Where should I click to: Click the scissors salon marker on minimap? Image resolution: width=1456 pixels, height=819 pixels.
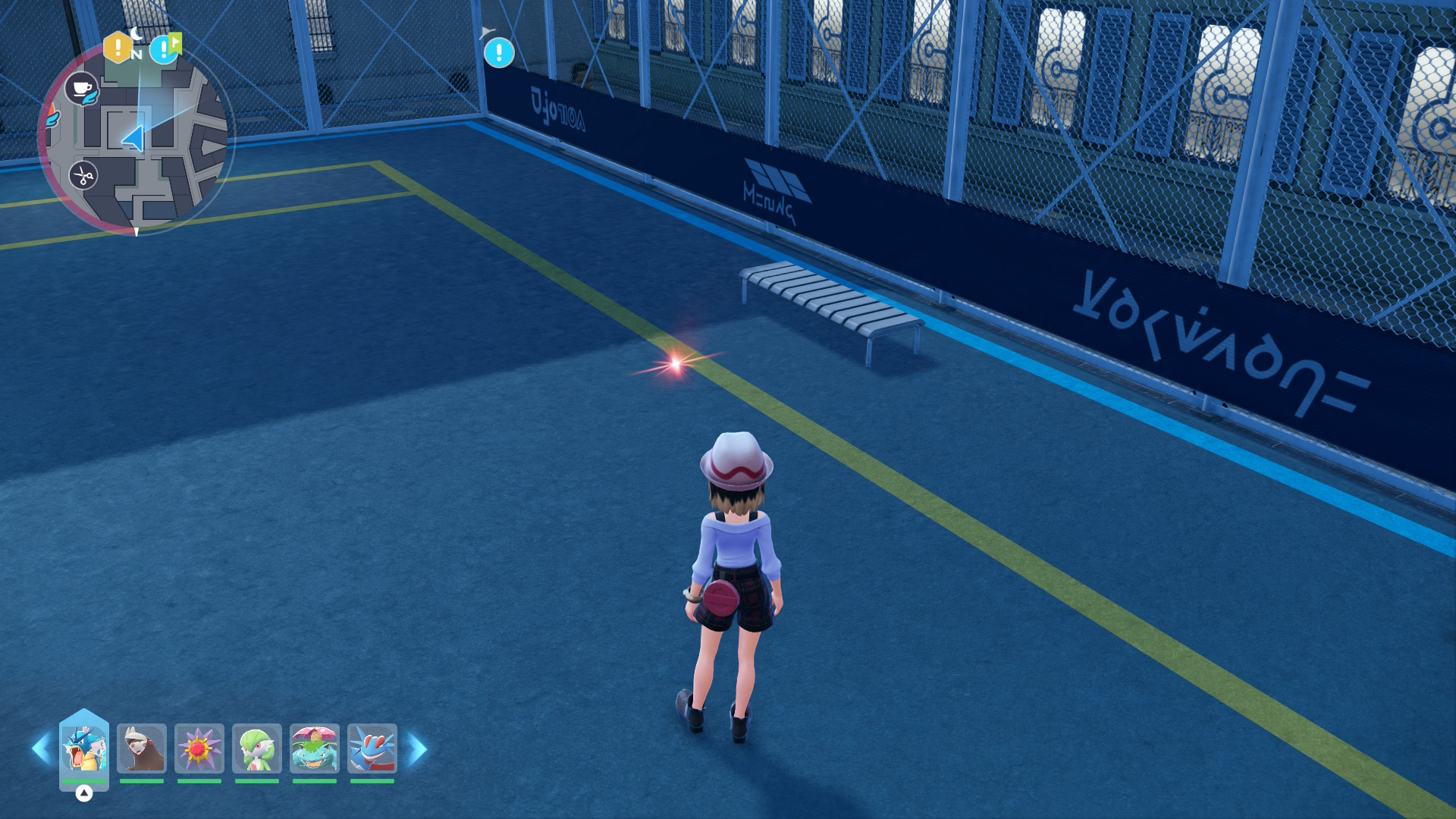point(83,176)
